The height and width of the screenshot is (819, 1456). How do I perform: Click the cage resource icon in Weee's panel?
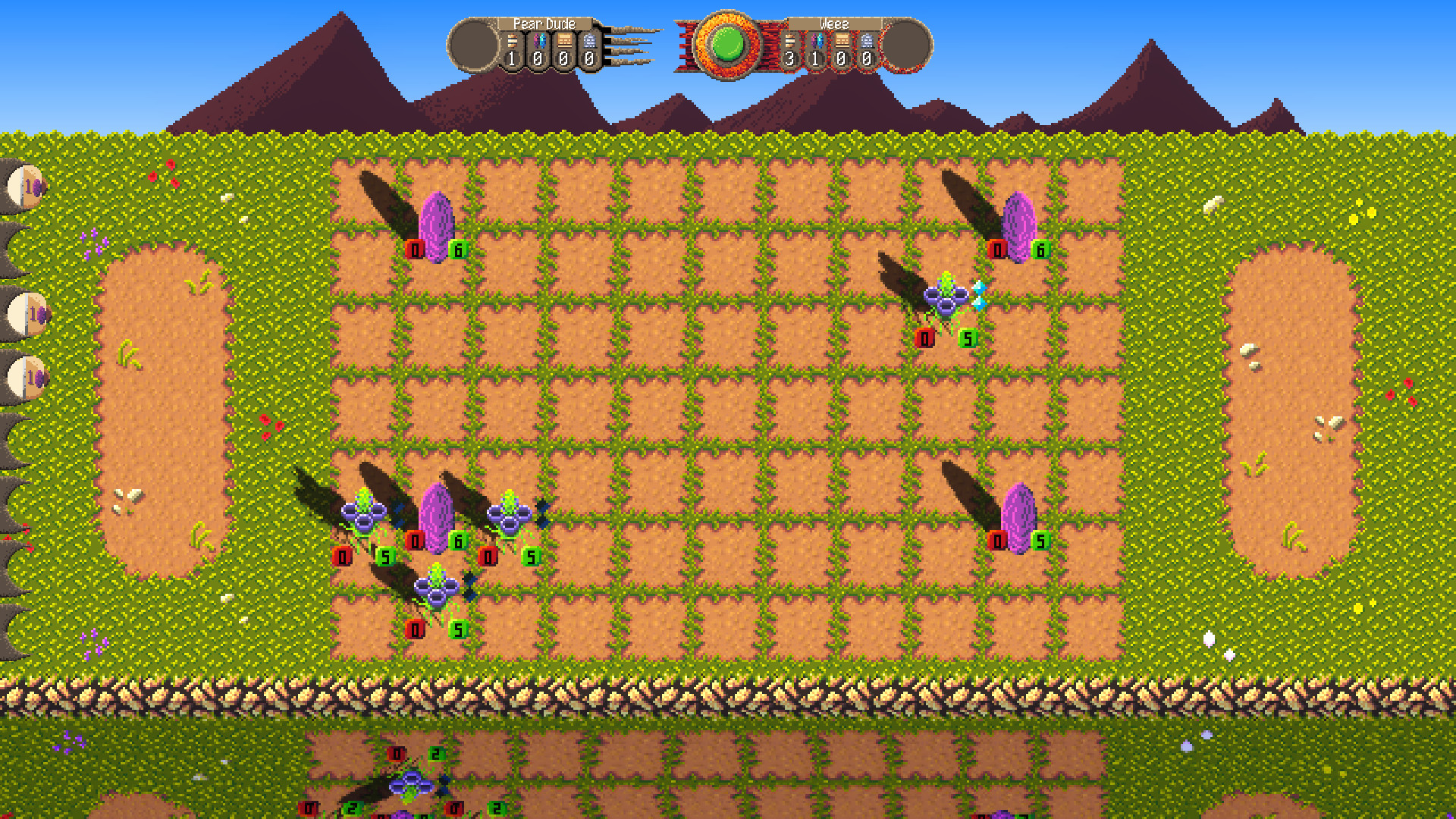[x=867, y=42]
